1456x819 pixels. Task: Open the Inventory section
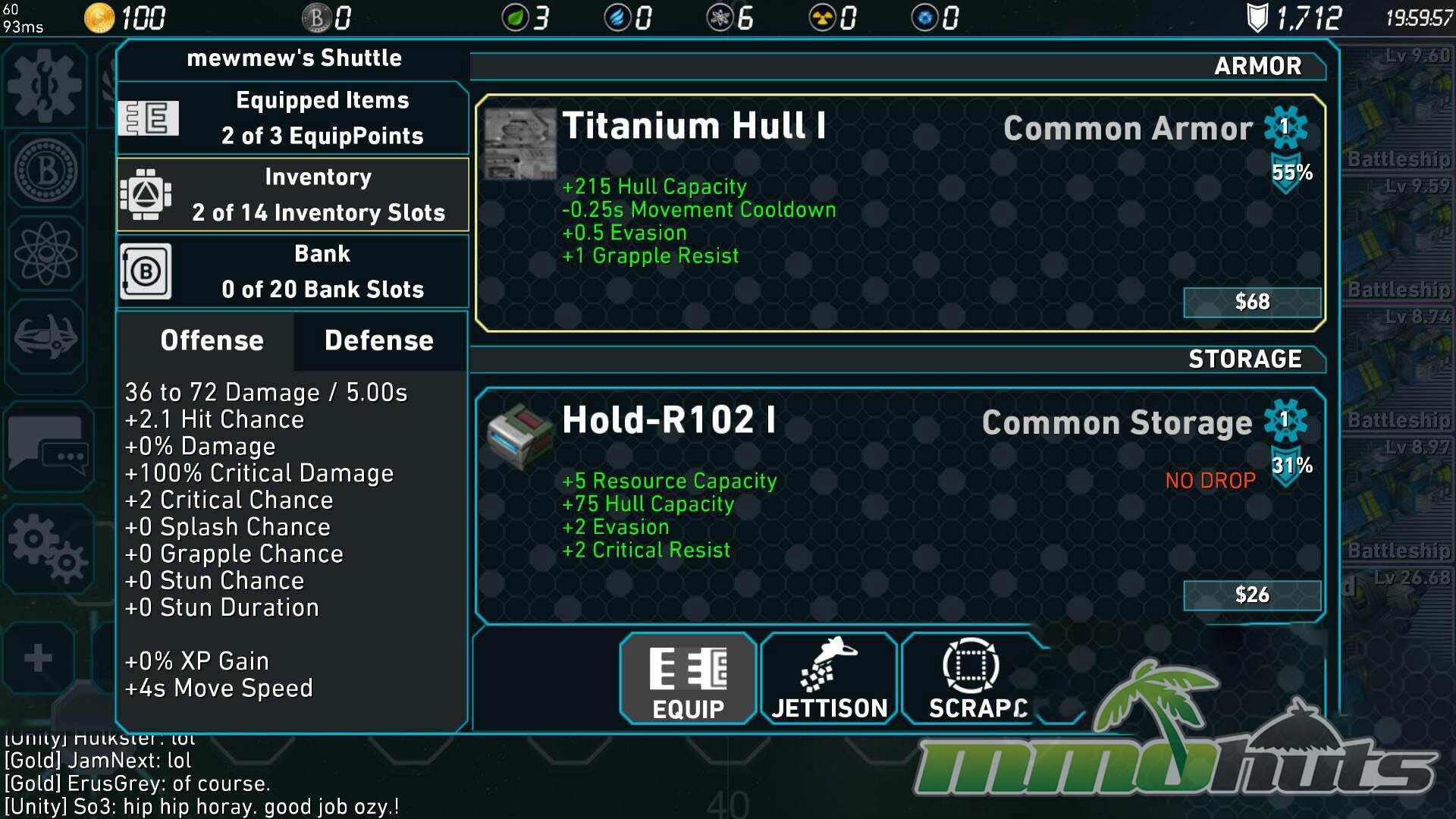(x=293, y=195)
